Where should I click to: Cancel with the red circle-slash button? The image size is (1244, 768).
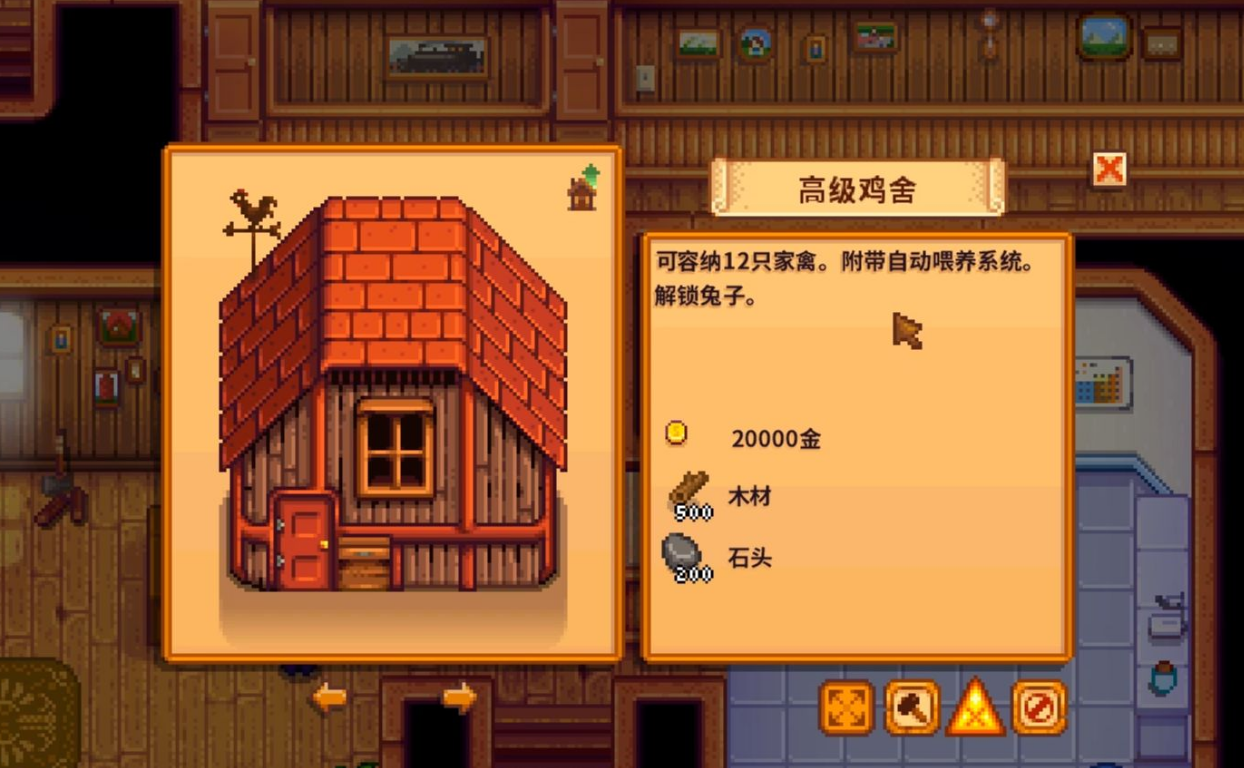[x=1039, y=708]
